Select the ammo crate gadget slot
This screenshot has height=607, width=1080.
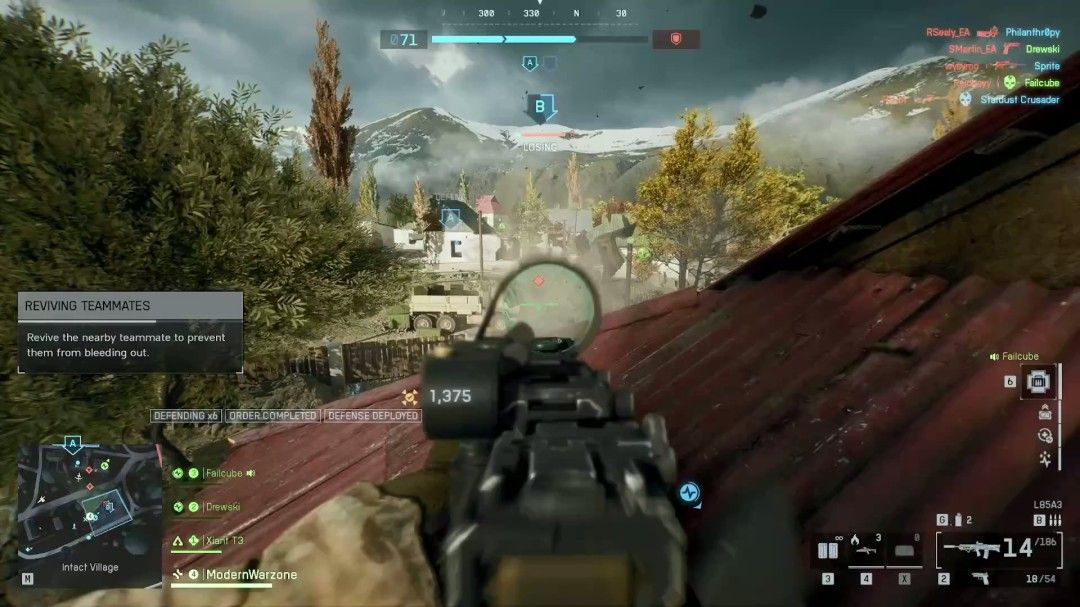(x=828, y=551)
